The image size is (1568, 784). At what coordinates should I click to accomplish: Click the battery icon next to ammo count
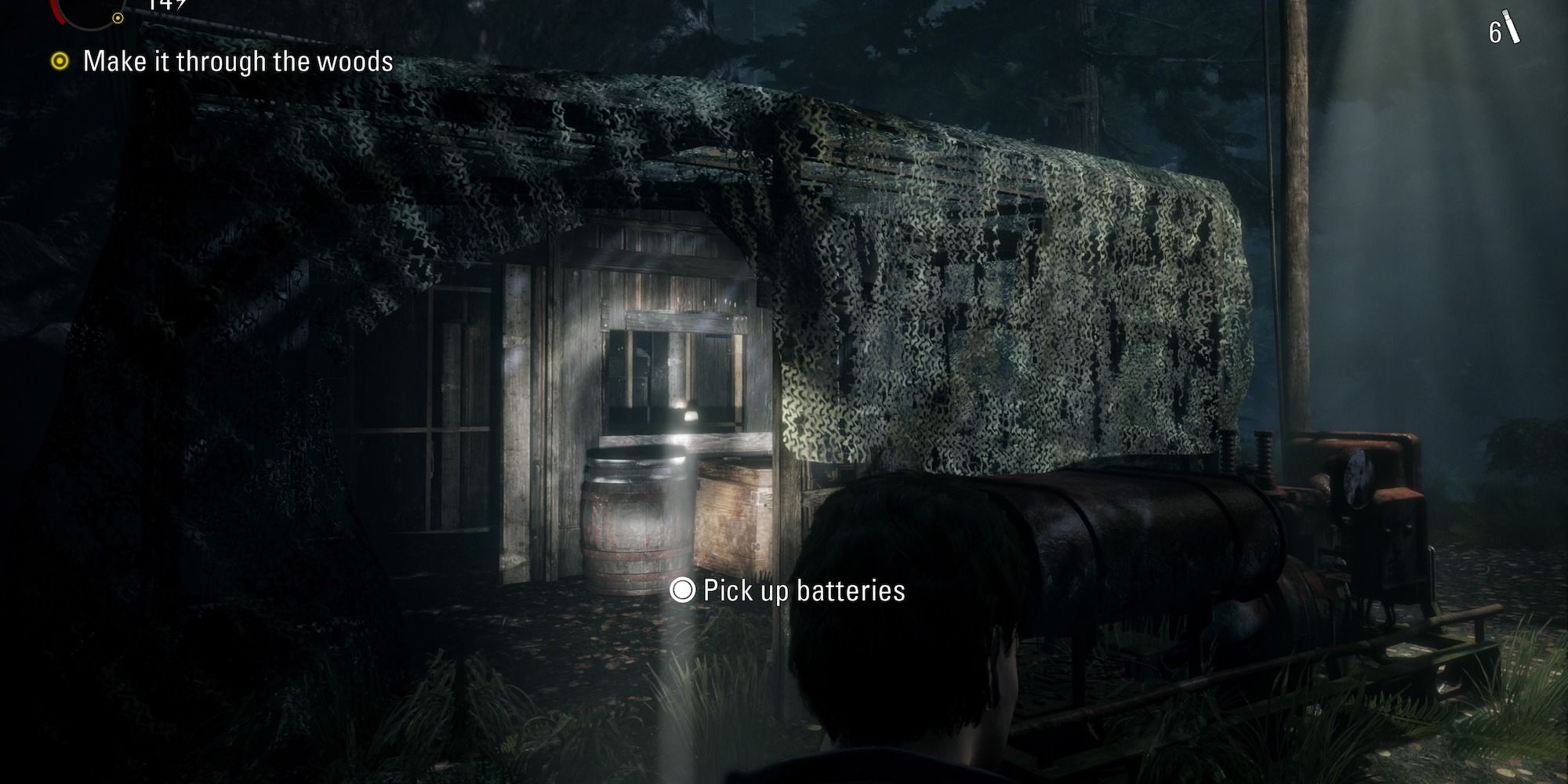(1512, 25)
